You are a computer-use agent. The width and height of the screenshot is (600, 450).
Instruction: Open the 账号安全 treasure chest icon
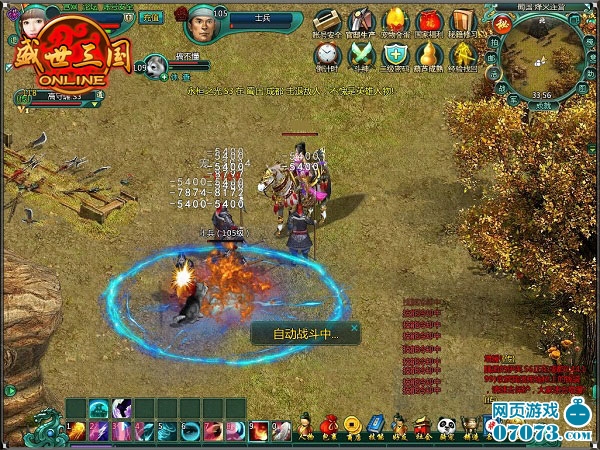[x=326, y=20]
